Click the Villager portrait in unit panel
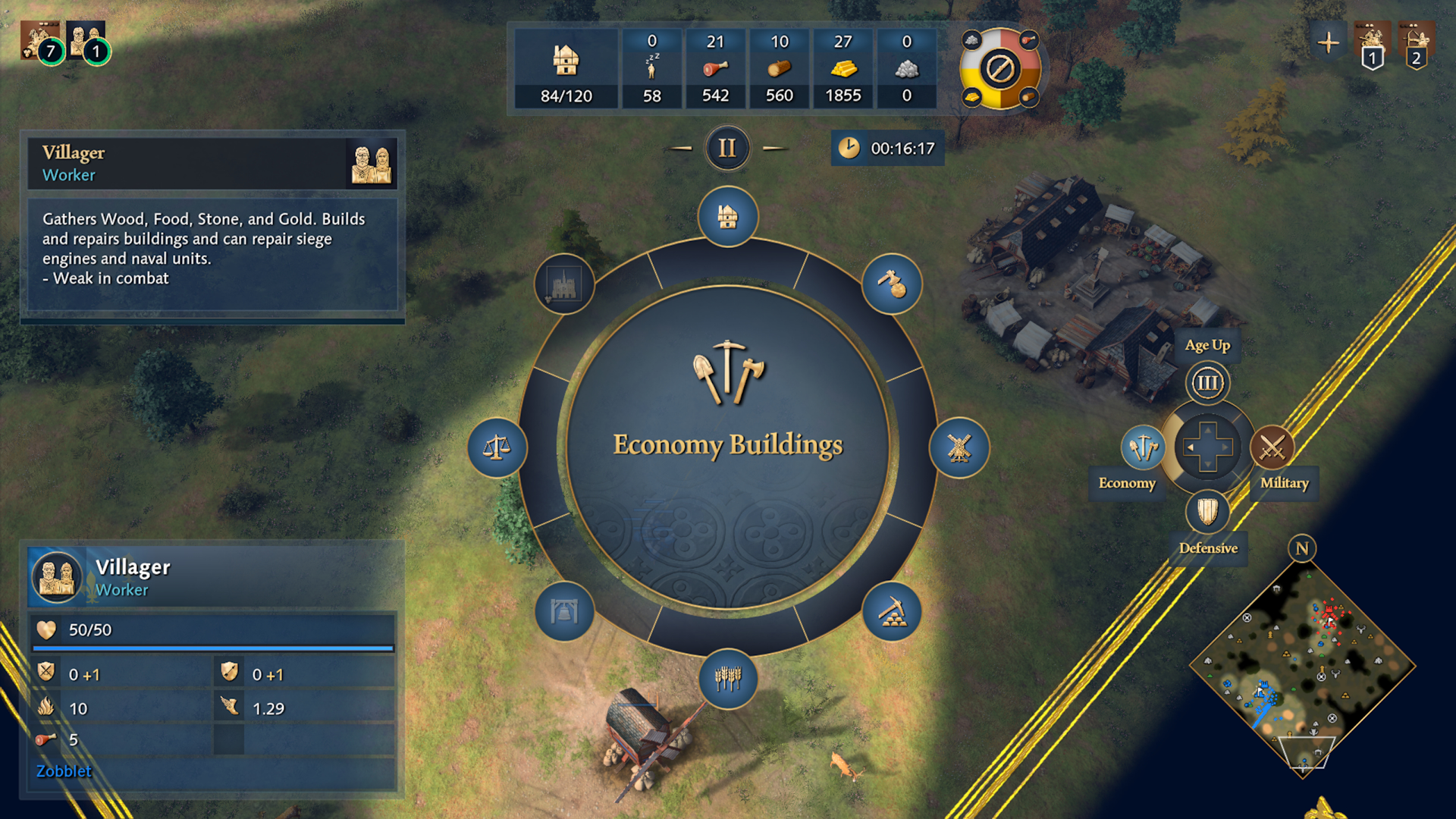 [x=57, y=577]
